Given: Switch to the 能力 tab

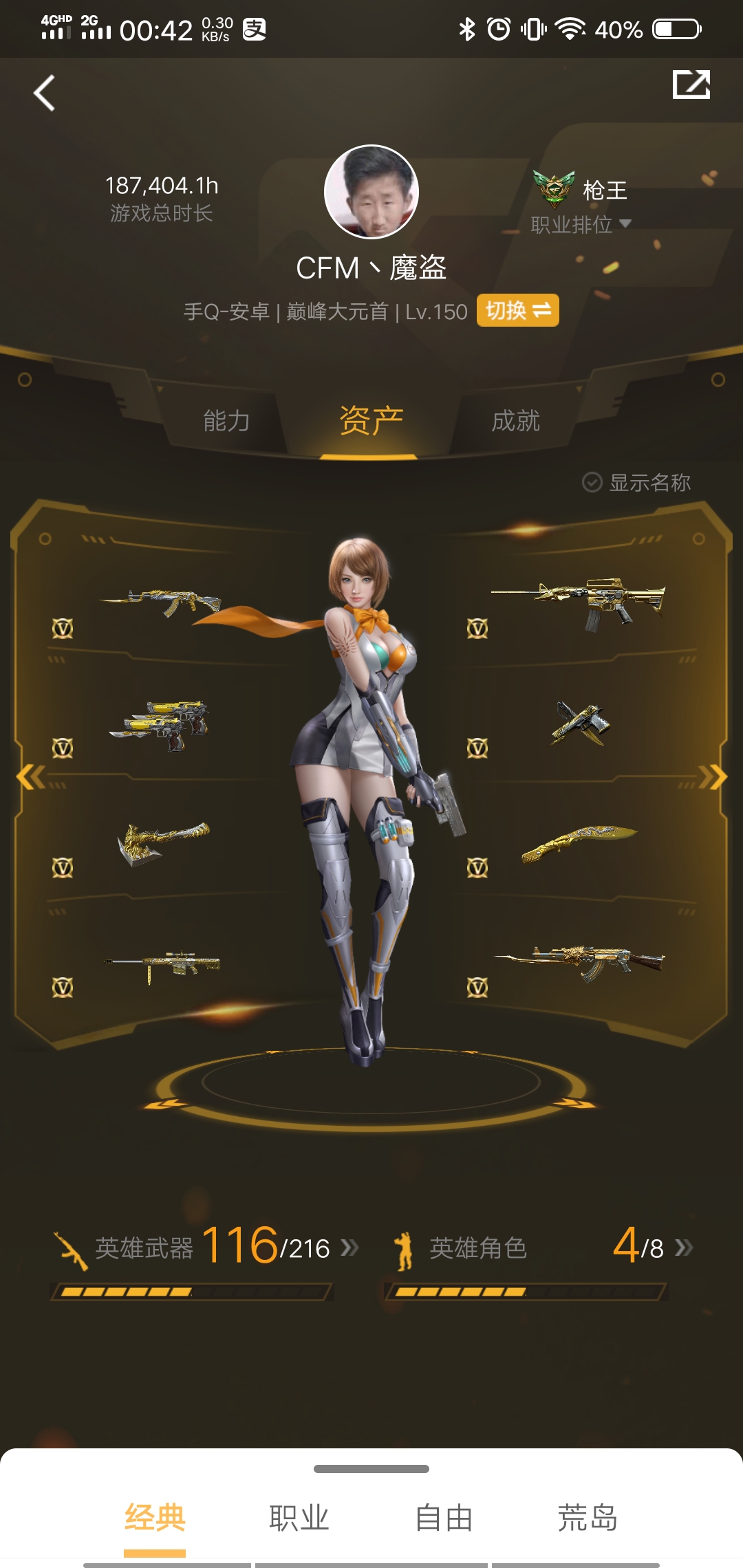Looking at the screenshot, I should (x=226, y=420).
